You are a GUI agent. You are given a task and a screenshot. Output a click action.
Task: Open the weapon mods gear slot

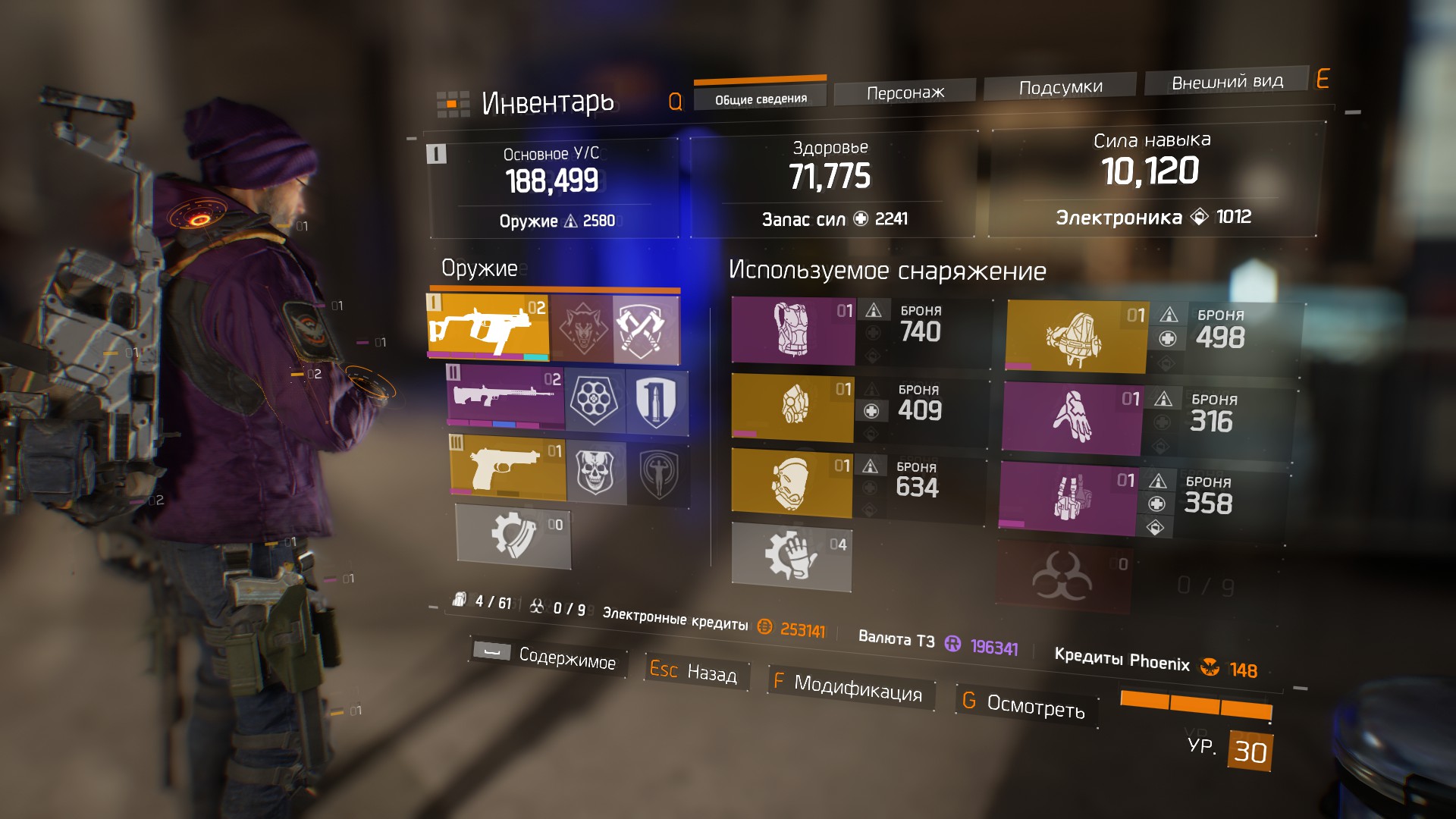click(513, 536)
